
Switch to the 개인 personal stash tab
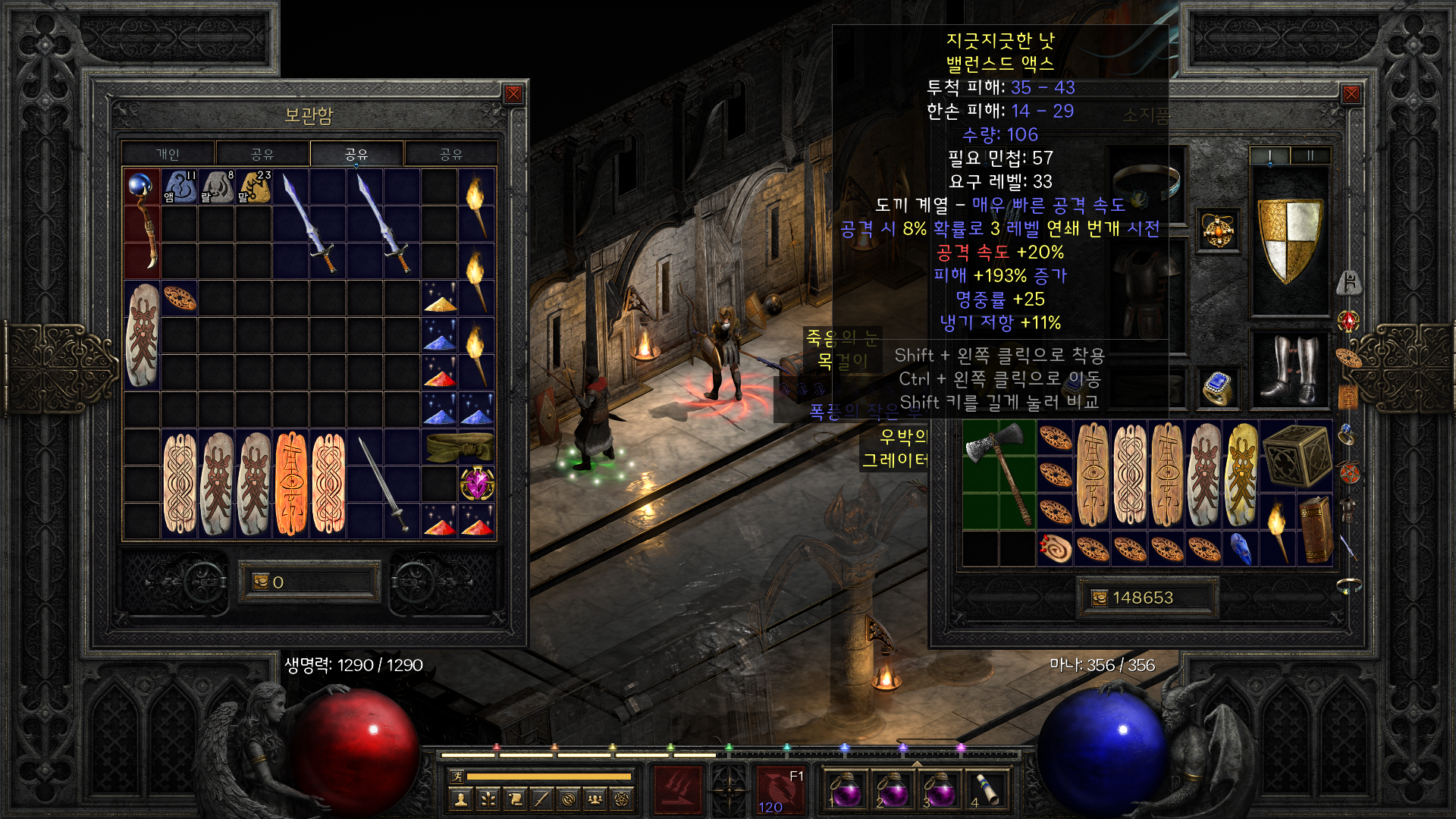(168, 154)
